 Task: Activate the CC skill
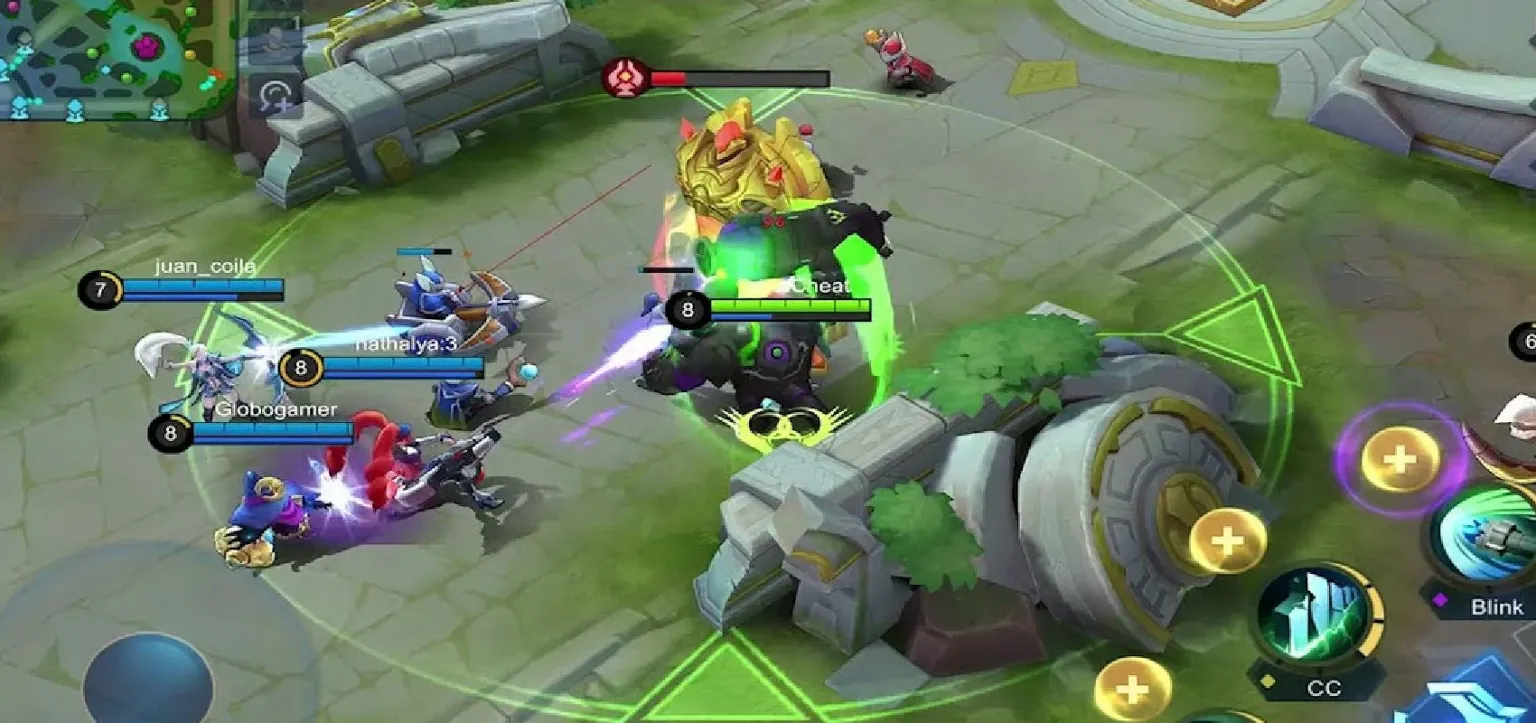point(1319,613)
